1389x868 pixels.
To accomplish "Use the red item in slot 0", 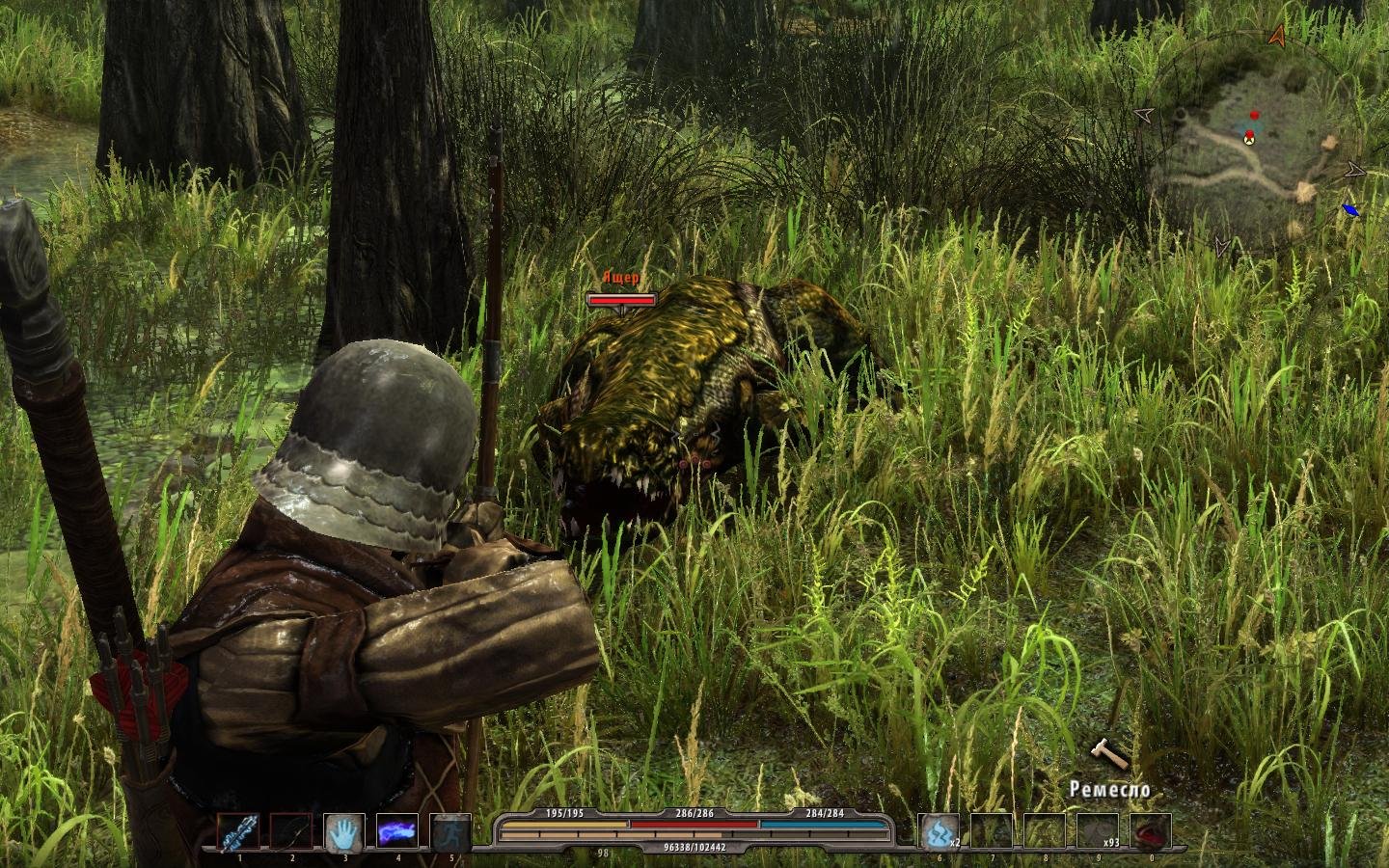I will pos(1151,832).
